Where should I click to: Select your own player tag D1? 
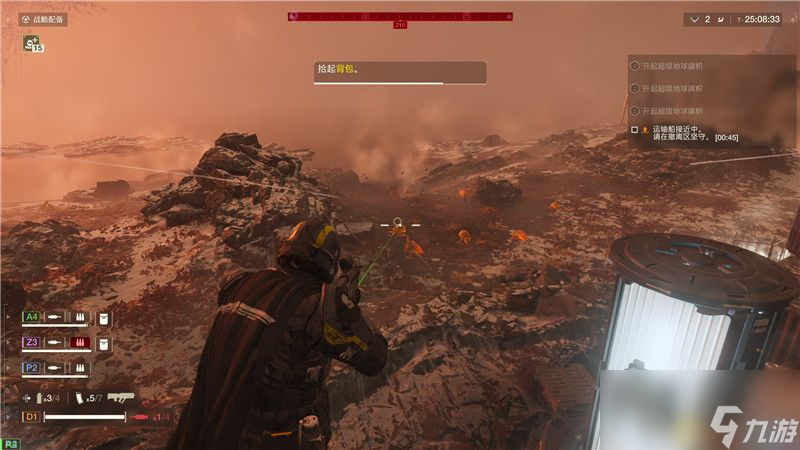pyautogui.click(x=31, y=416)
